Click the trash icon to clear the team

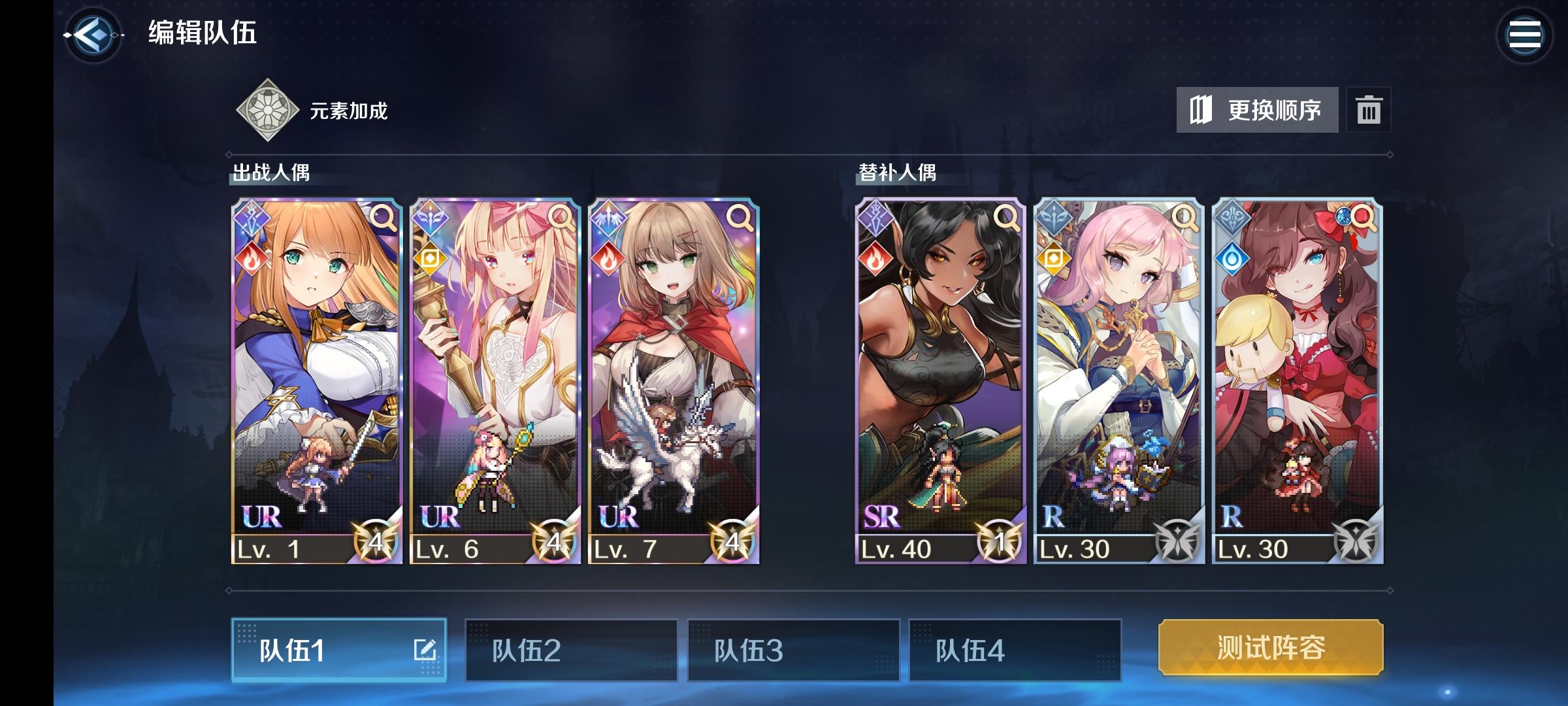point(1369,110)
